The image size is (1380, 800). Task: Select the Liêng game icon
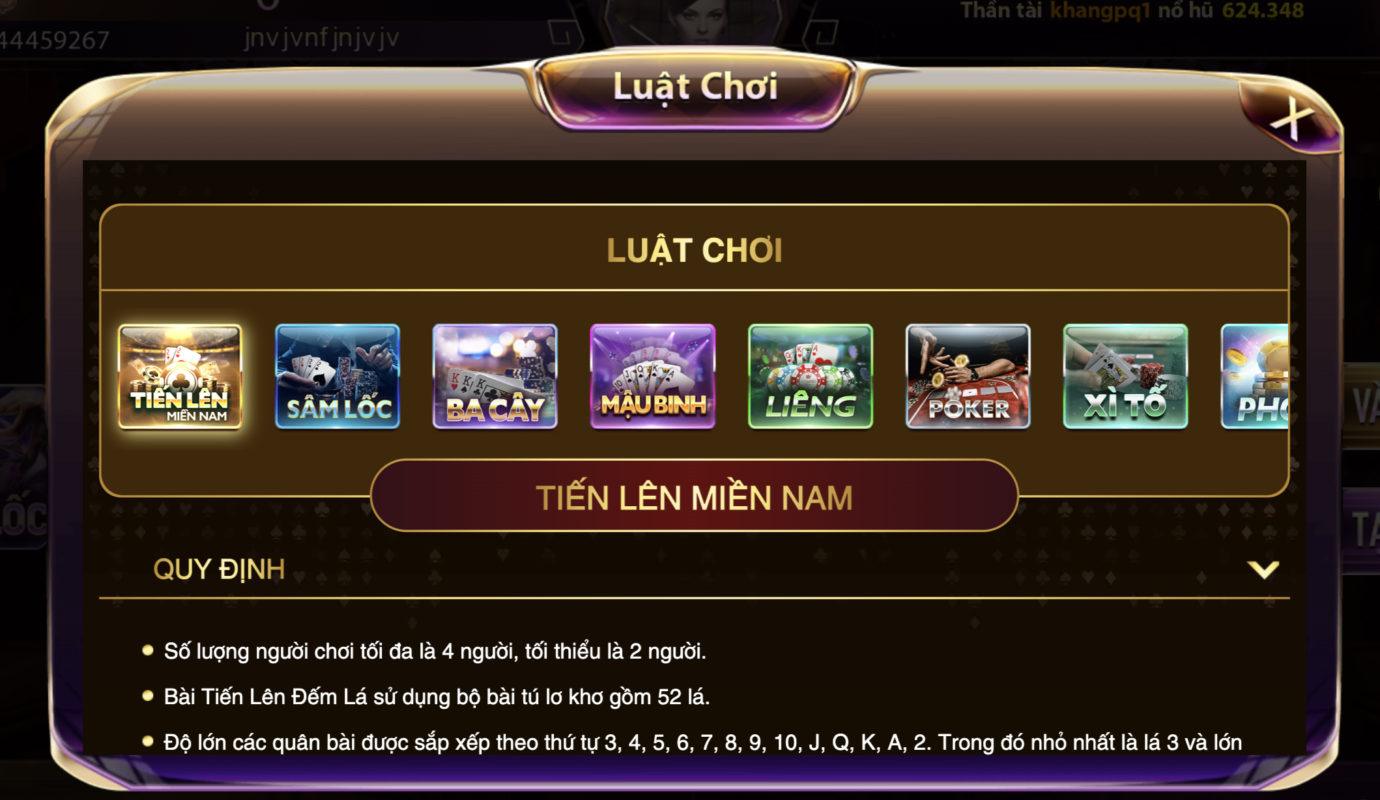[810, 376]
